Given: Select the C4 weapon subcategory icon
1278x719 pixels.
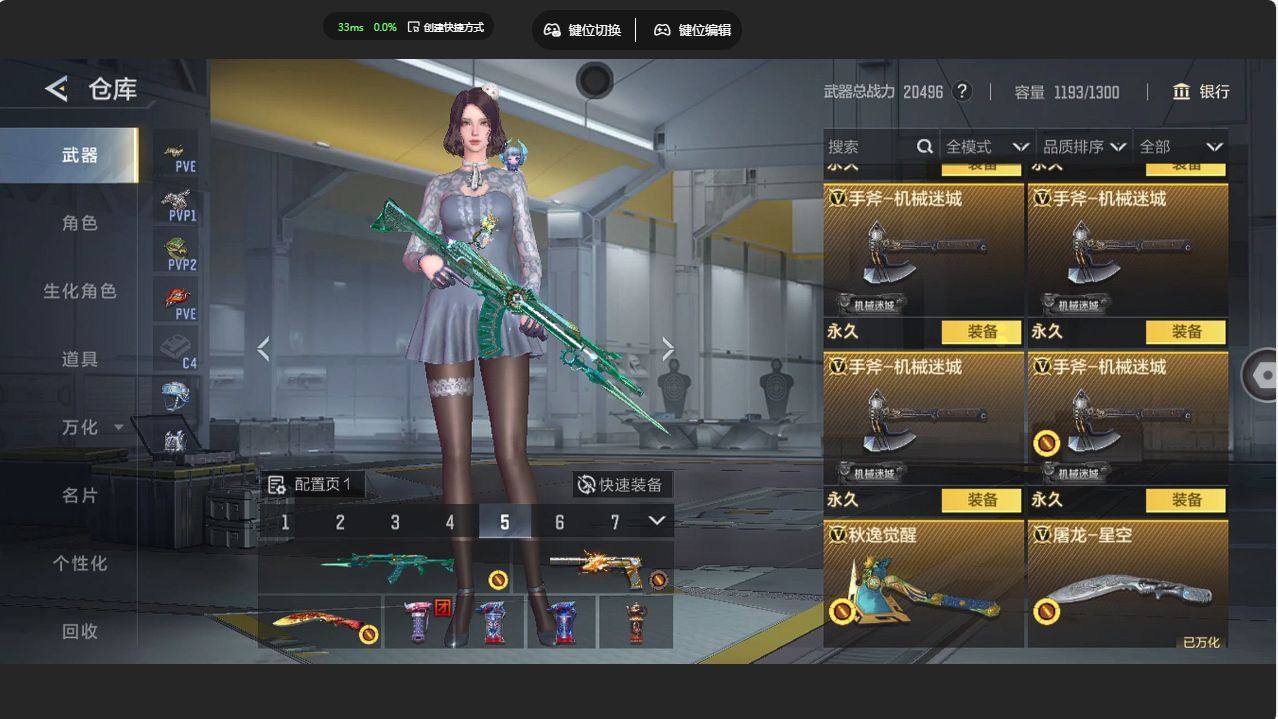Looking at the screenshot, I should (177, 349).
